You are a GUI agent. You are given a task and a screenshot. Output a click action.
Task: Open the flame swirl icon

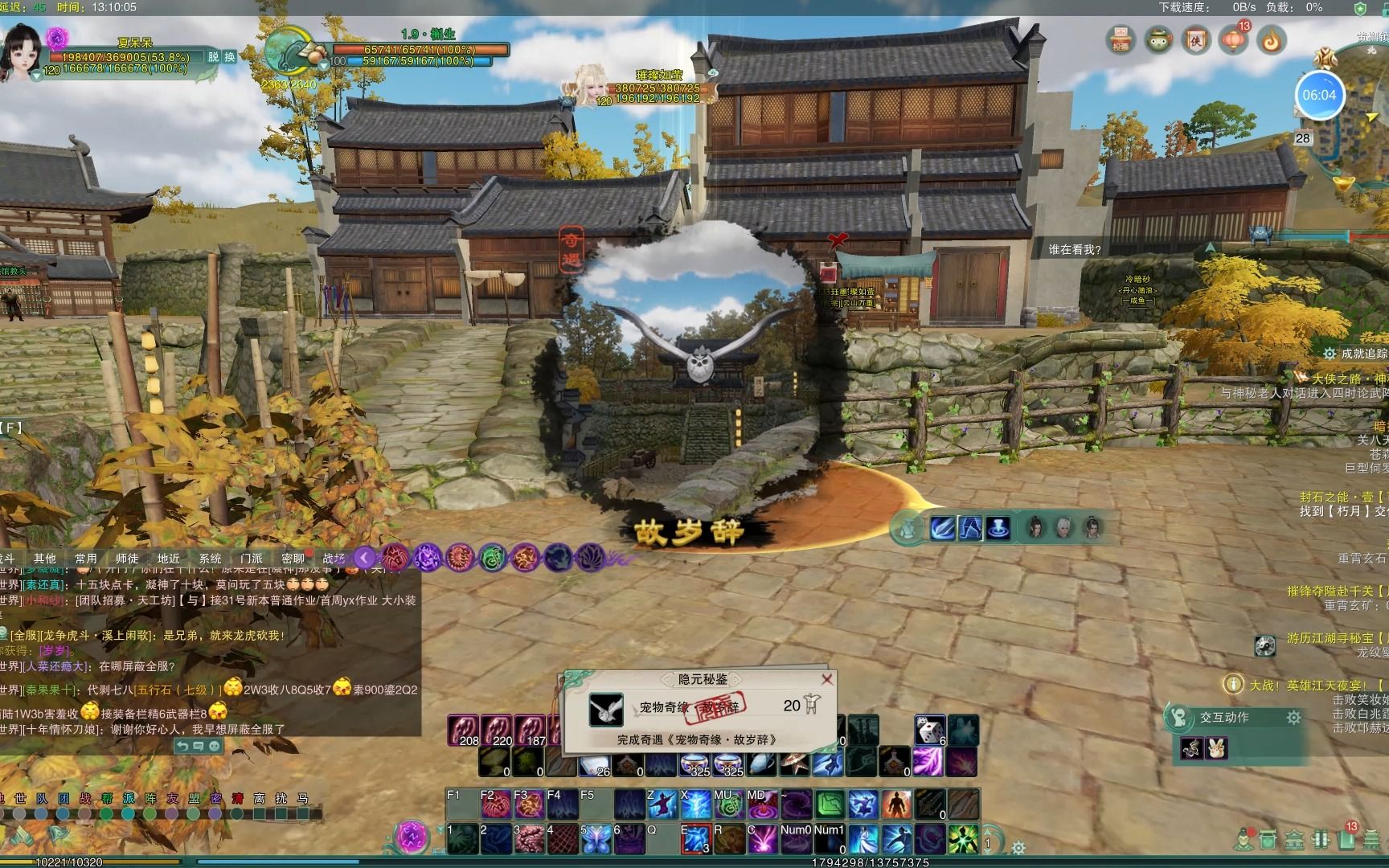pyautogui.click(x=1271, y=40)
